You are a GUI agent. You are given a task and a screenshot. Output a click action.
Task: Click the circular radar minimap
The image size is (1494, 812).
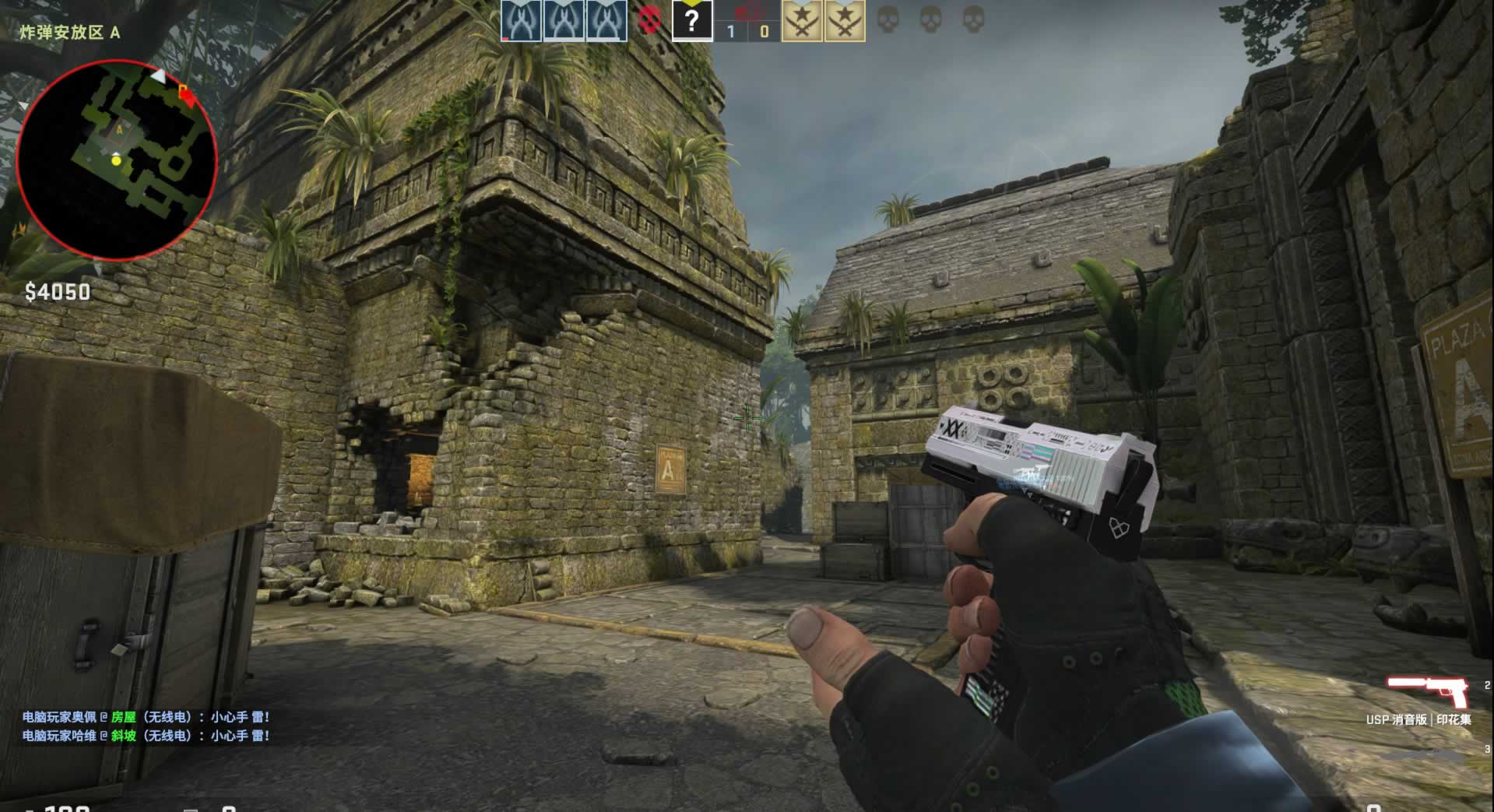pos(117,160)
